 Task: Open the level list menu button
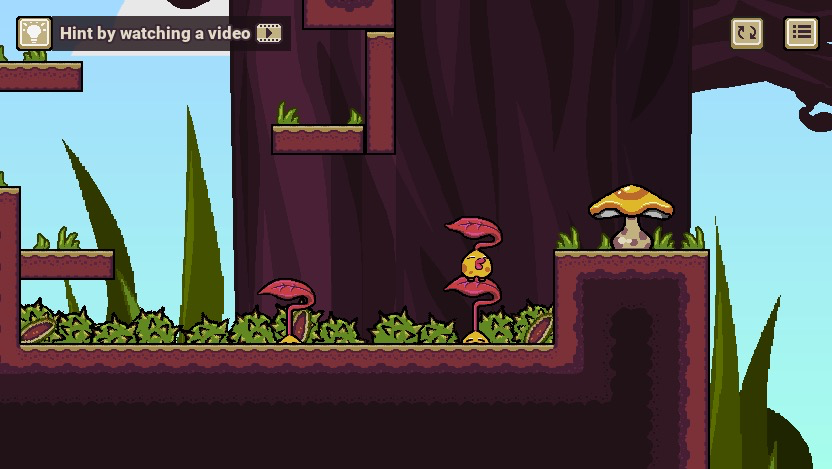[801, 33]
